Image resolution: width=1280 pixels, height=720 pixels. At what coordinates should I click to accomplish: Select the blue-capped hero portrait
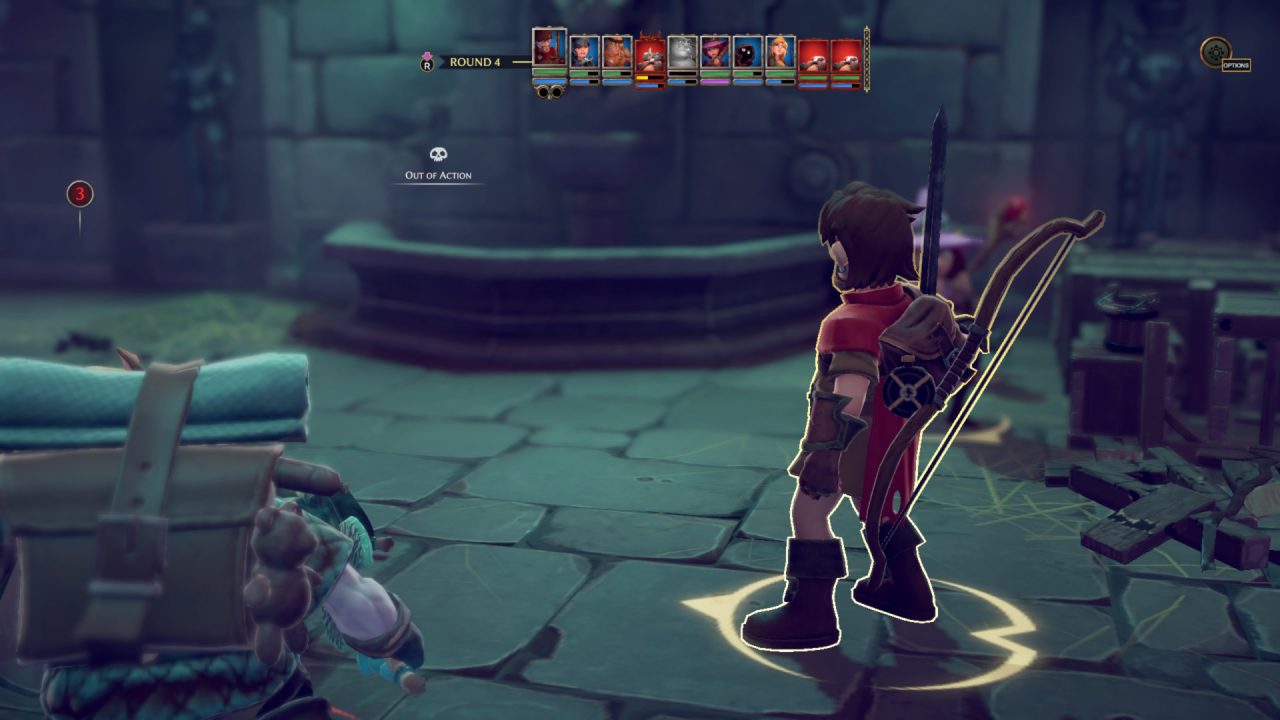point(584,52)
